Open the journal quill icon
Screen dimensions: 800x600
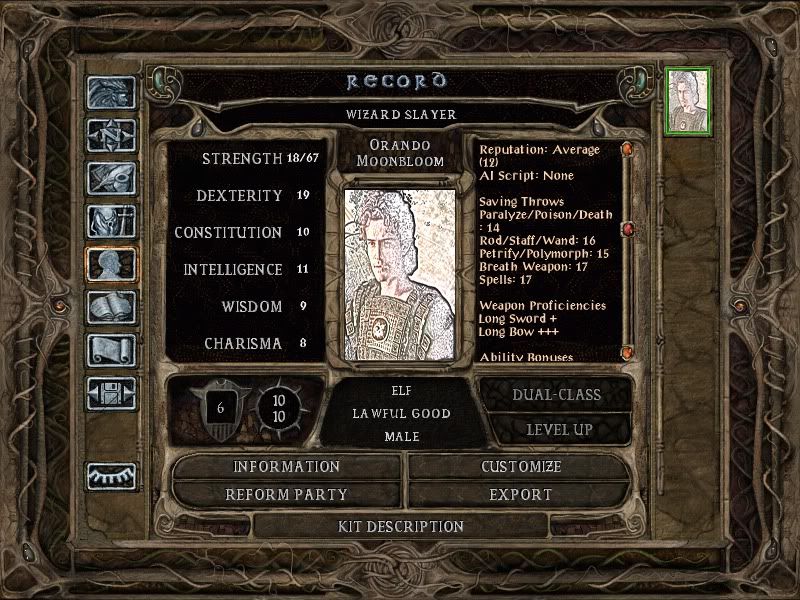pos(111,177)
